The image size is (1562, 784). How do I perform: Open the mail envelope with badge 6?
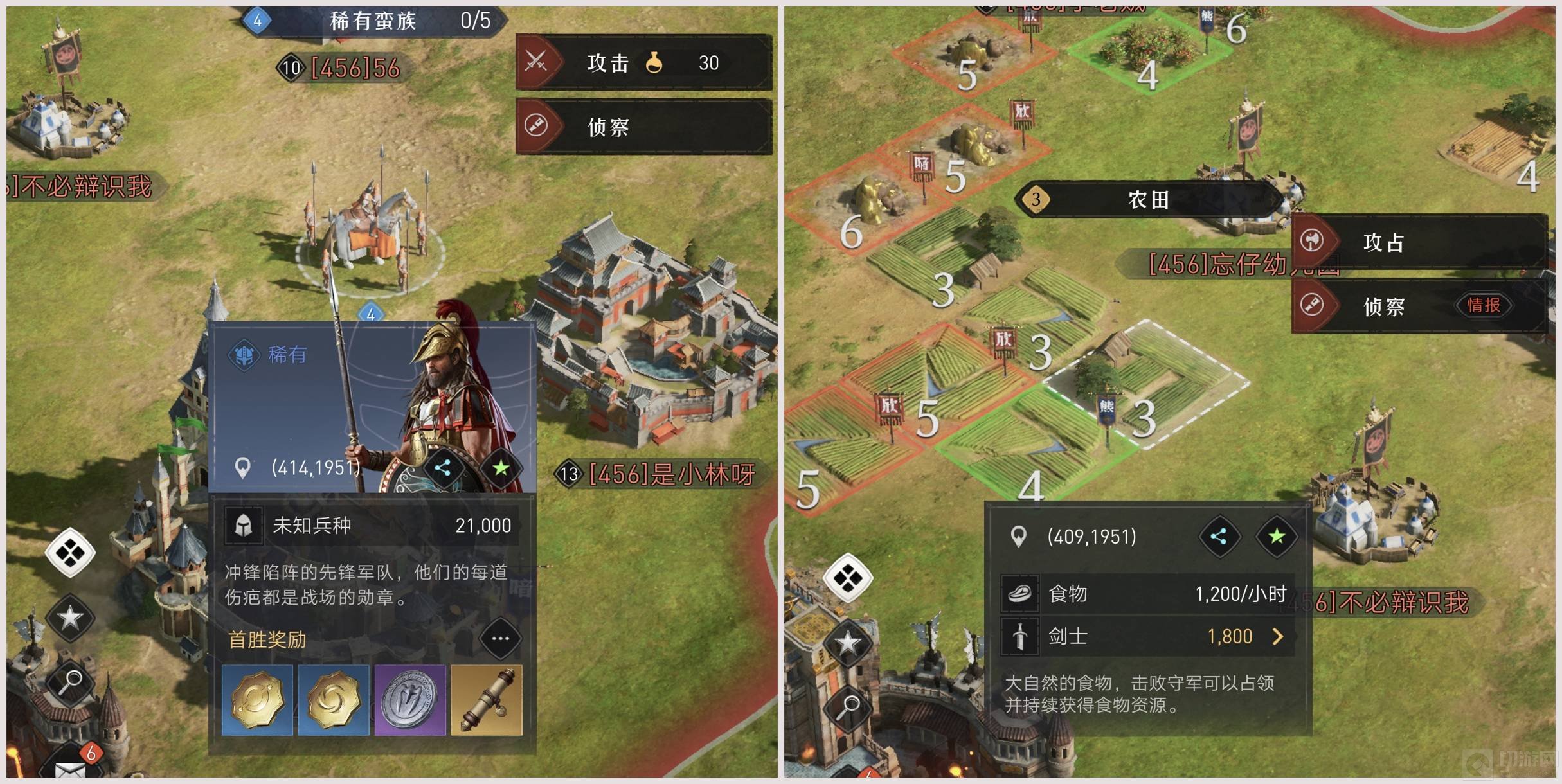coord(71,768)
